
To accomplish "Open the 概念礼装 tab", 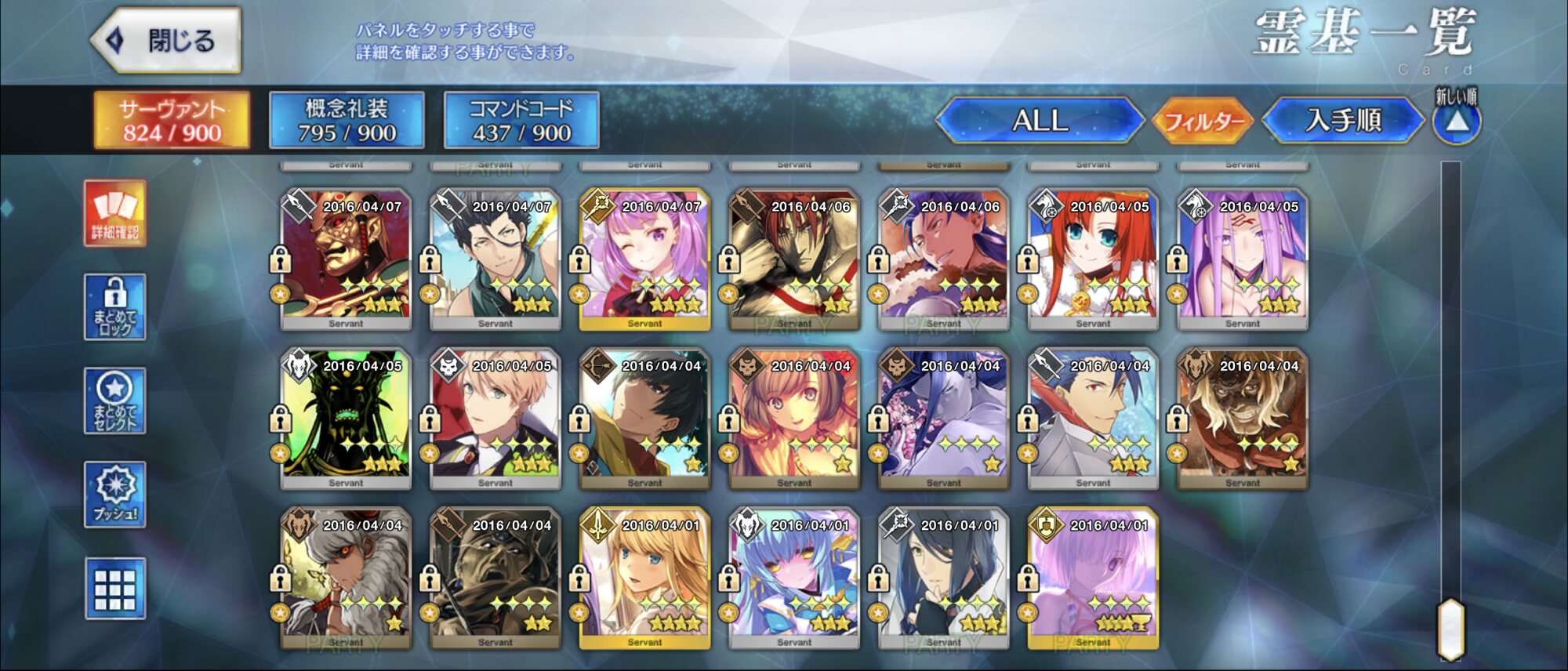I will click(347, 121).
